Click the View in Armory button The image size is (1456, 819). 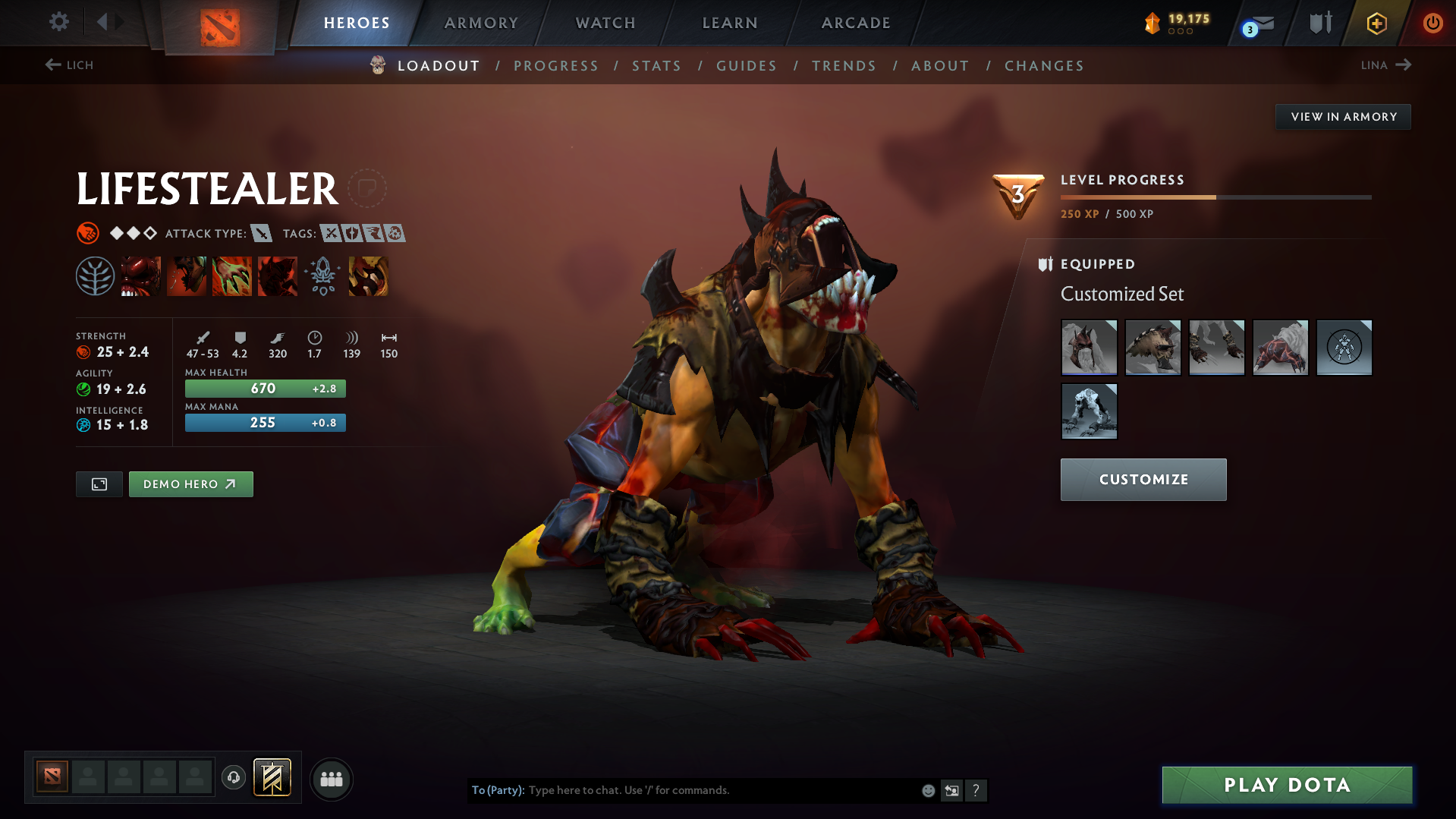[1343, 117]
